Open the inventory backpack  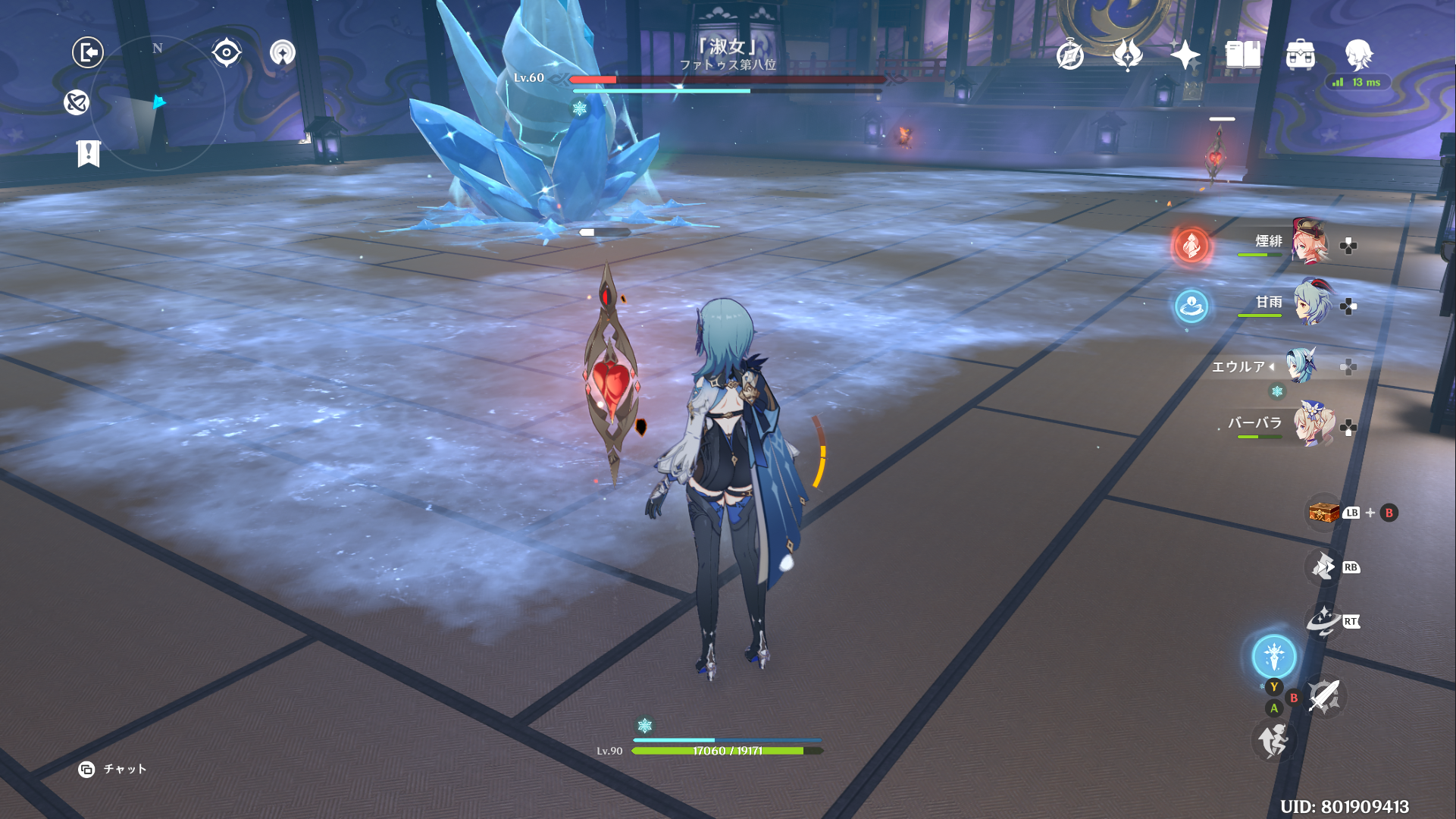pos(1301,55)
